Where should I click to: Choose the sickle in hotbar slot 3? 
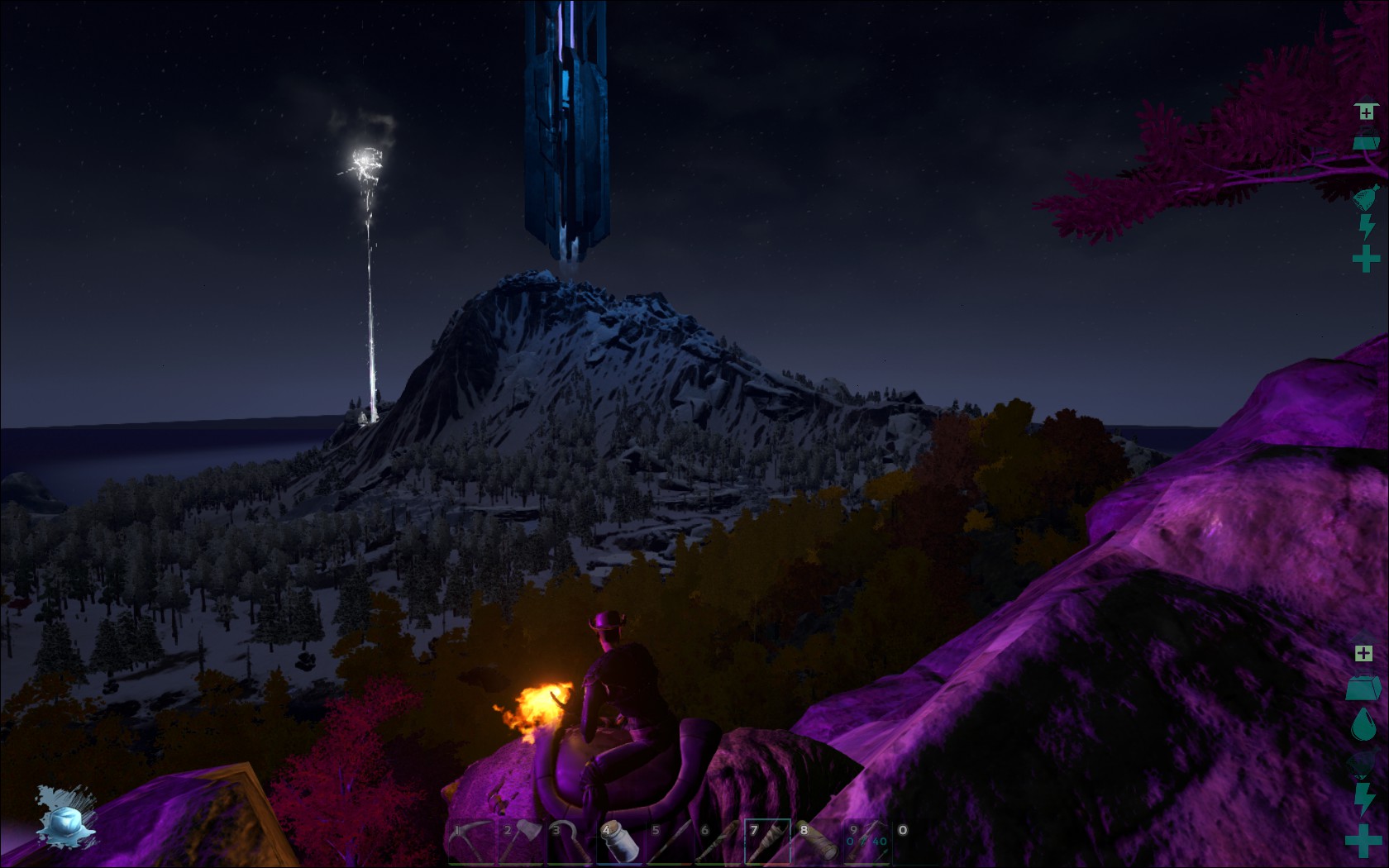(570, 842)
